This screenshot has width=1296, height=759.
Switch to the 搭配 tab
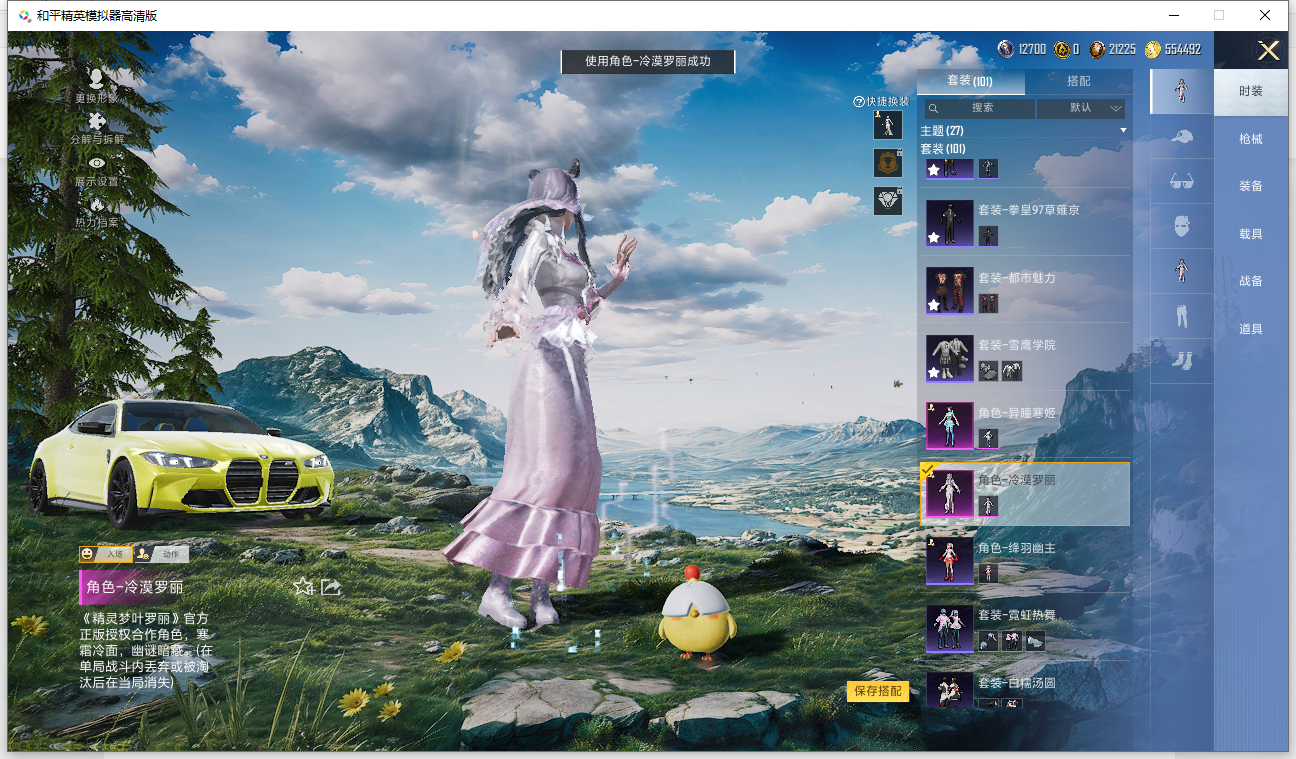pos(1078,82)
